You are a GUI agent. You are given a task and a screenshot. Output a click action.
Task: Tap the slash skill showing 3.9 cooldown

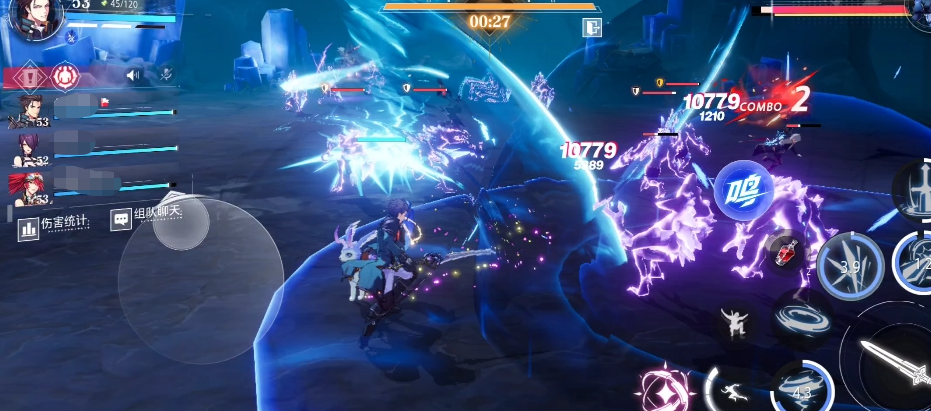(x=850, y=266)
